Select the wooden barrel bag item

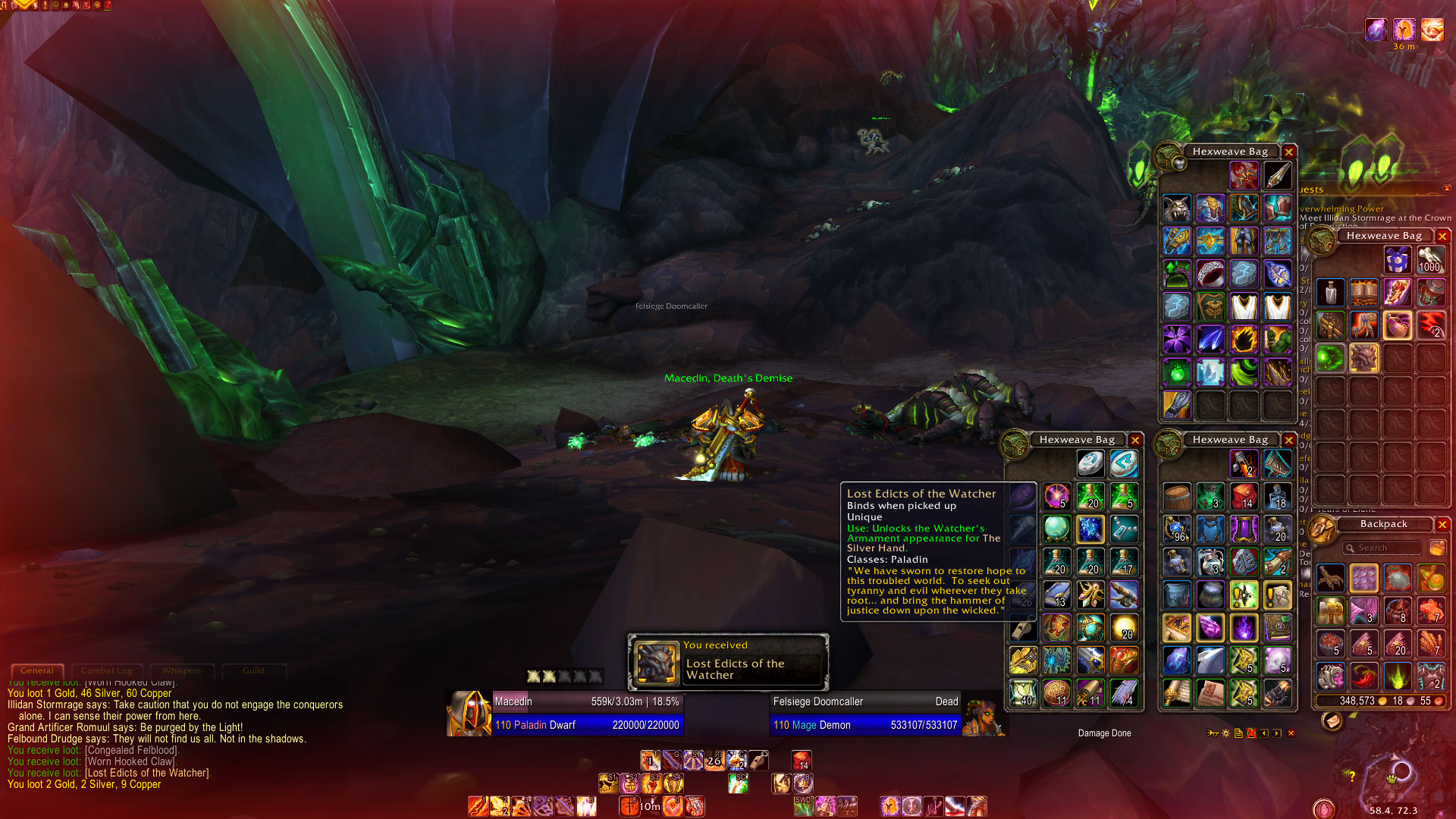(1177, 496)
